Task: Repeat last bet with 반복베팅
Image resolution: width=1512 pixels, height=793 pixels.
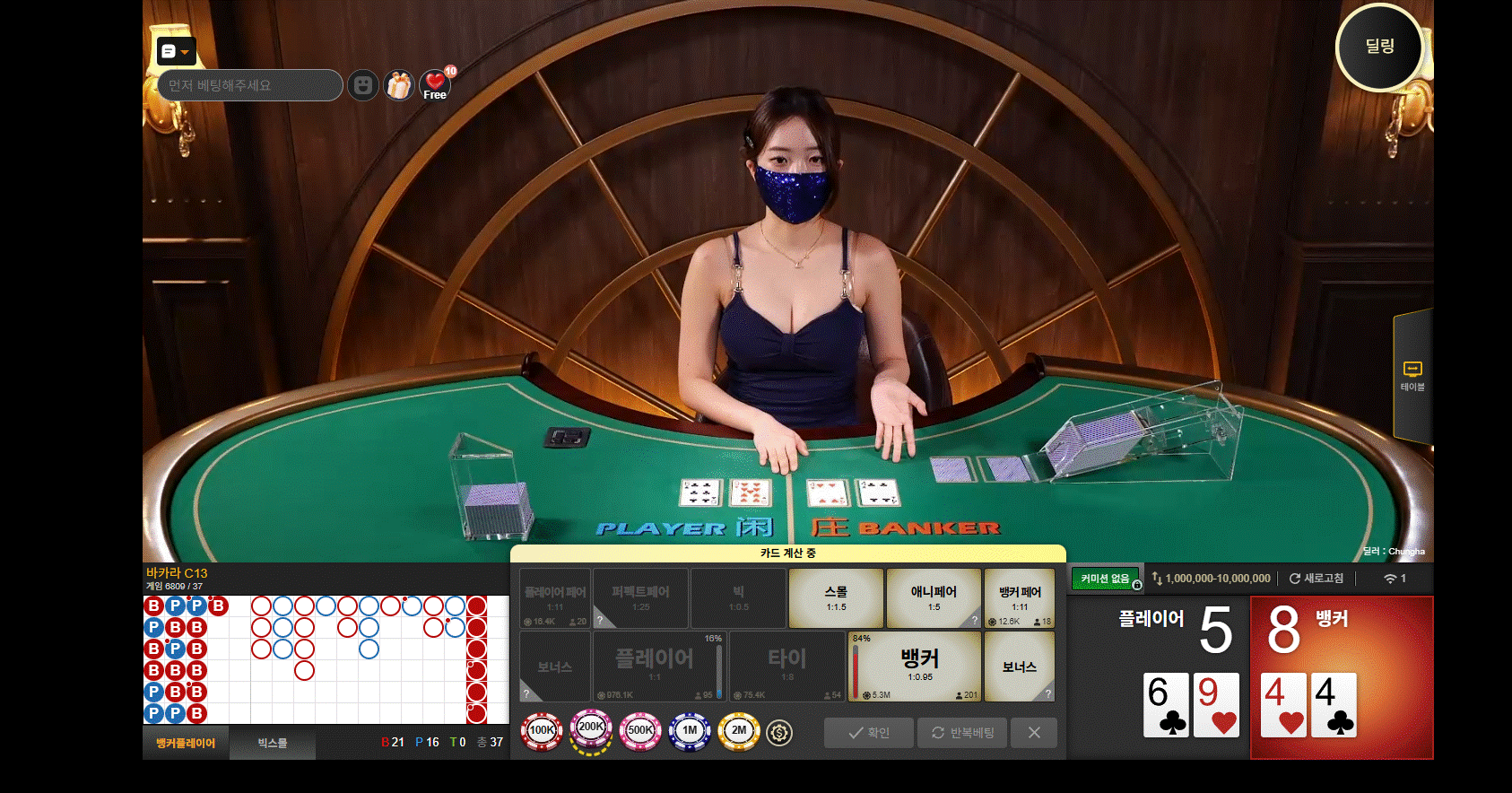Action: [x=962, y=733]
